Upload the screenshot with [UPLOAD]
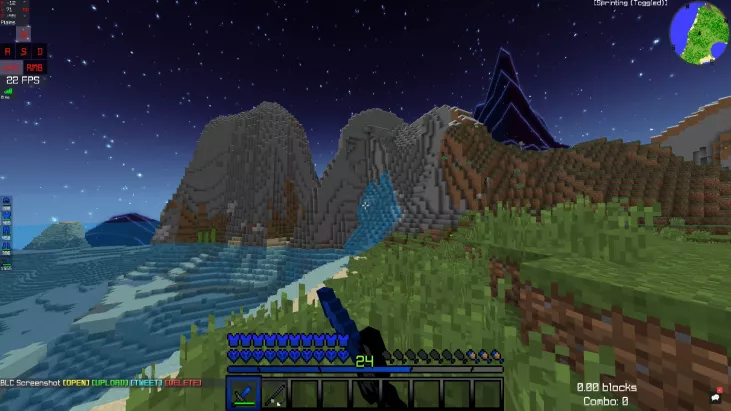This screenshot has height=411, width=731. tap(109, 383)
